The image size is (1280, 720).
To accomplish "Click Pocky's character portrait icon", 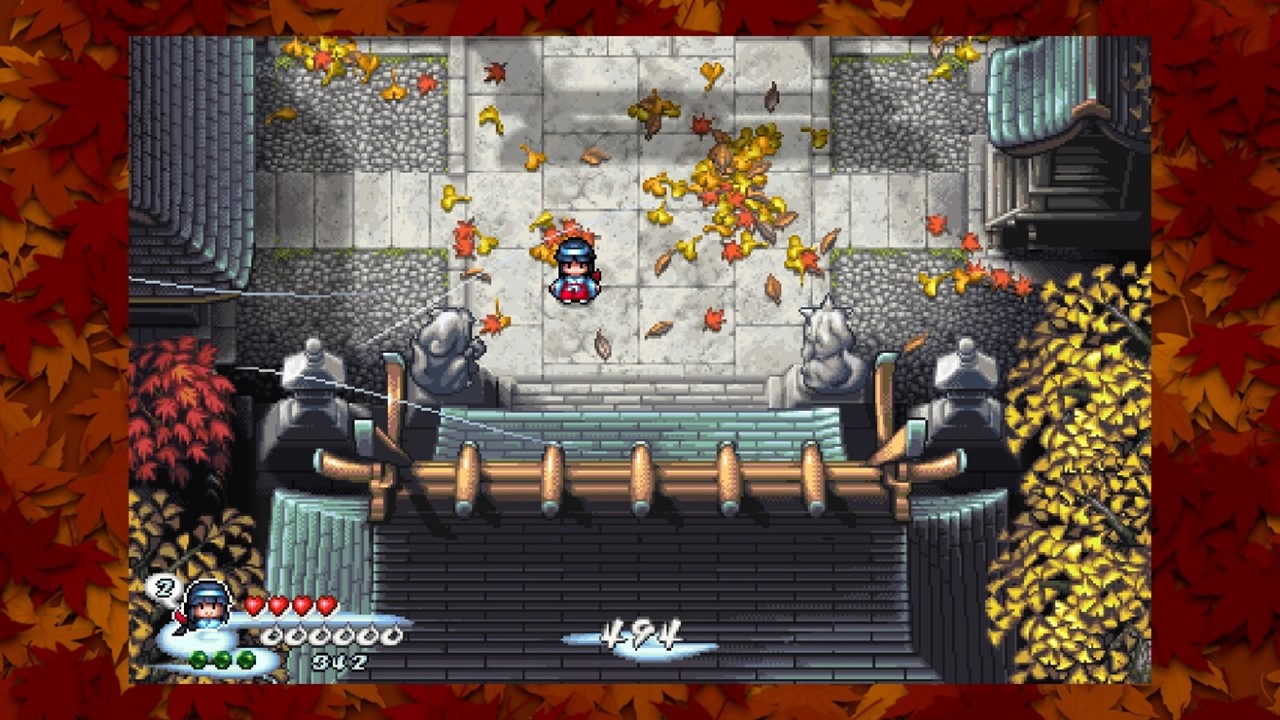I will tap(208, 604).
